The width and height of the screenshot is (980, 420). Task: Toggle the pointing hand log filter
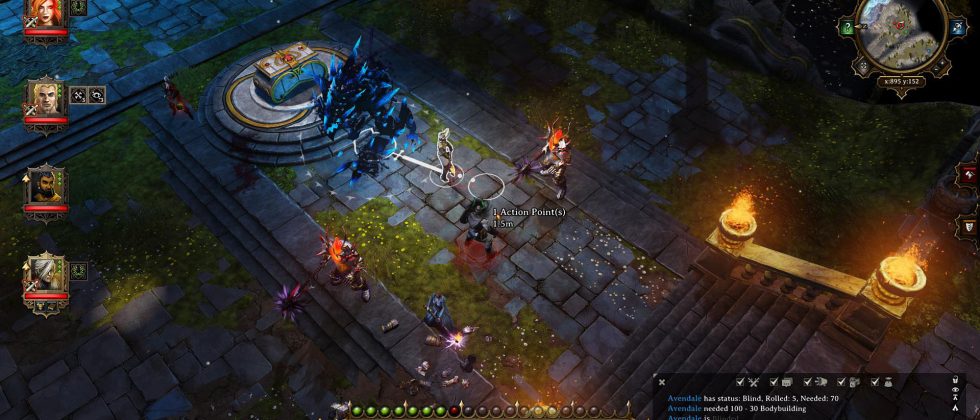click(818, 382)
